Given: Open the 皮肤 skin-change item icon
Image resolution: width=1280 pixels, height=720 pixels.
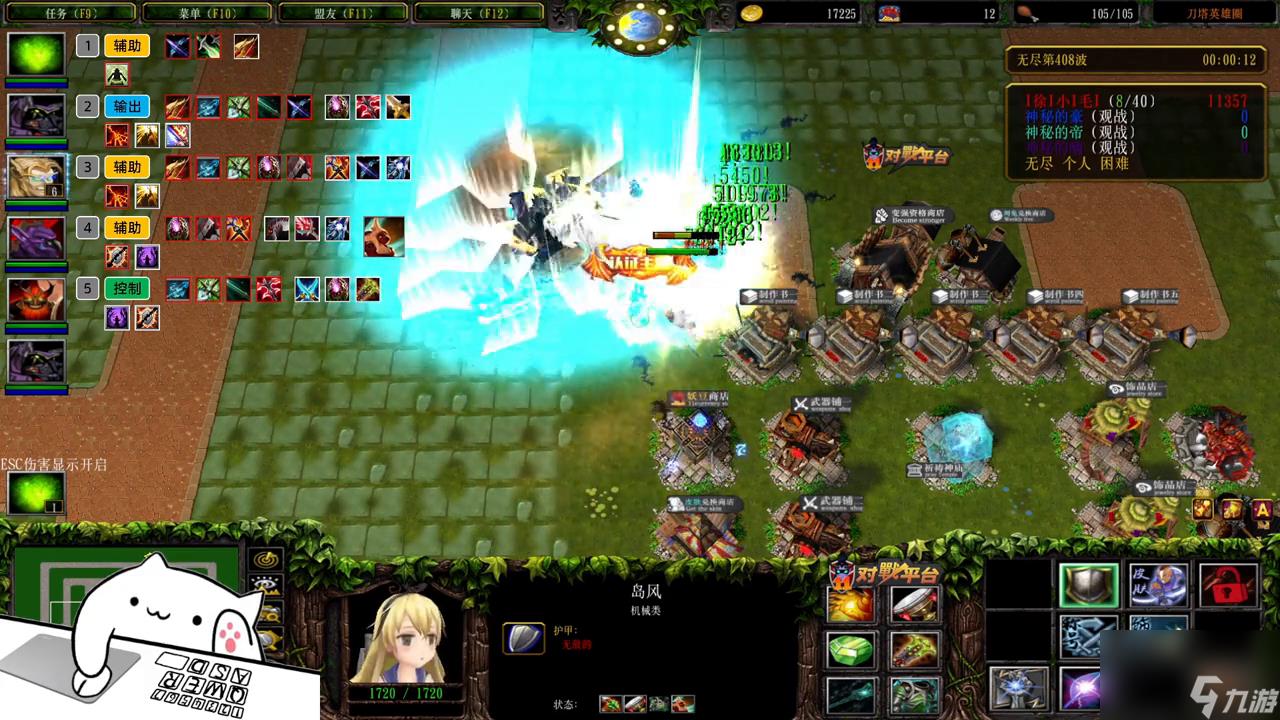Looking at the screenshot, I should (x=1158, y=585).
